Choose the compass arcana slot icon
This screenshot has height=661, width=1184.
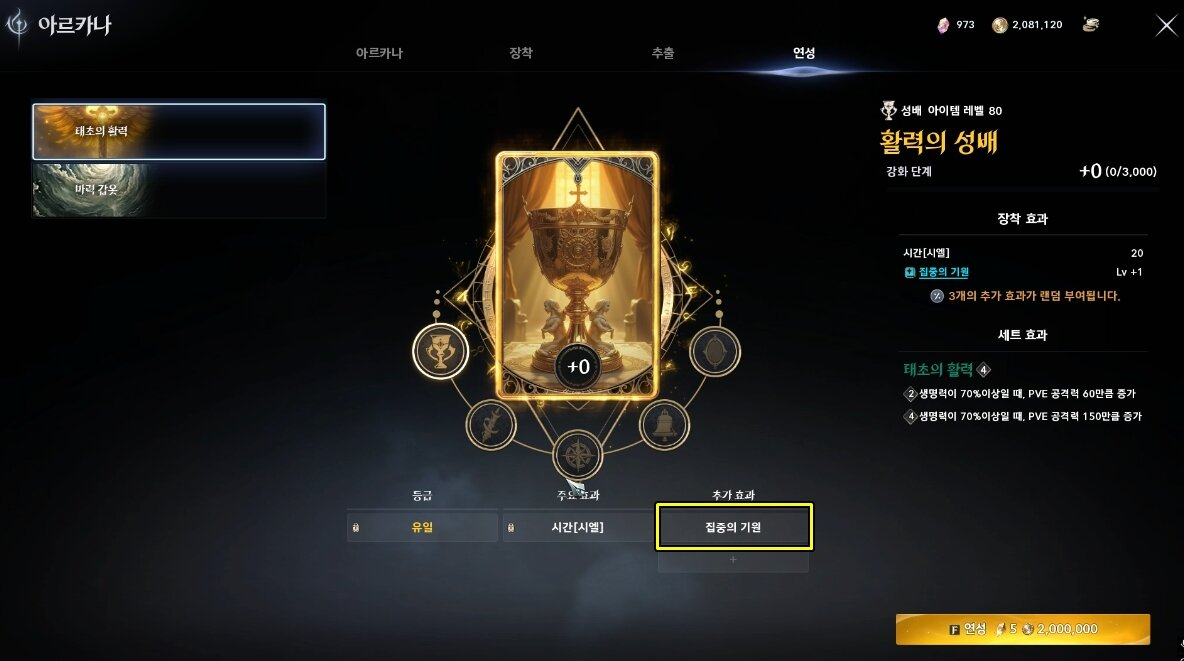(577, 455)
